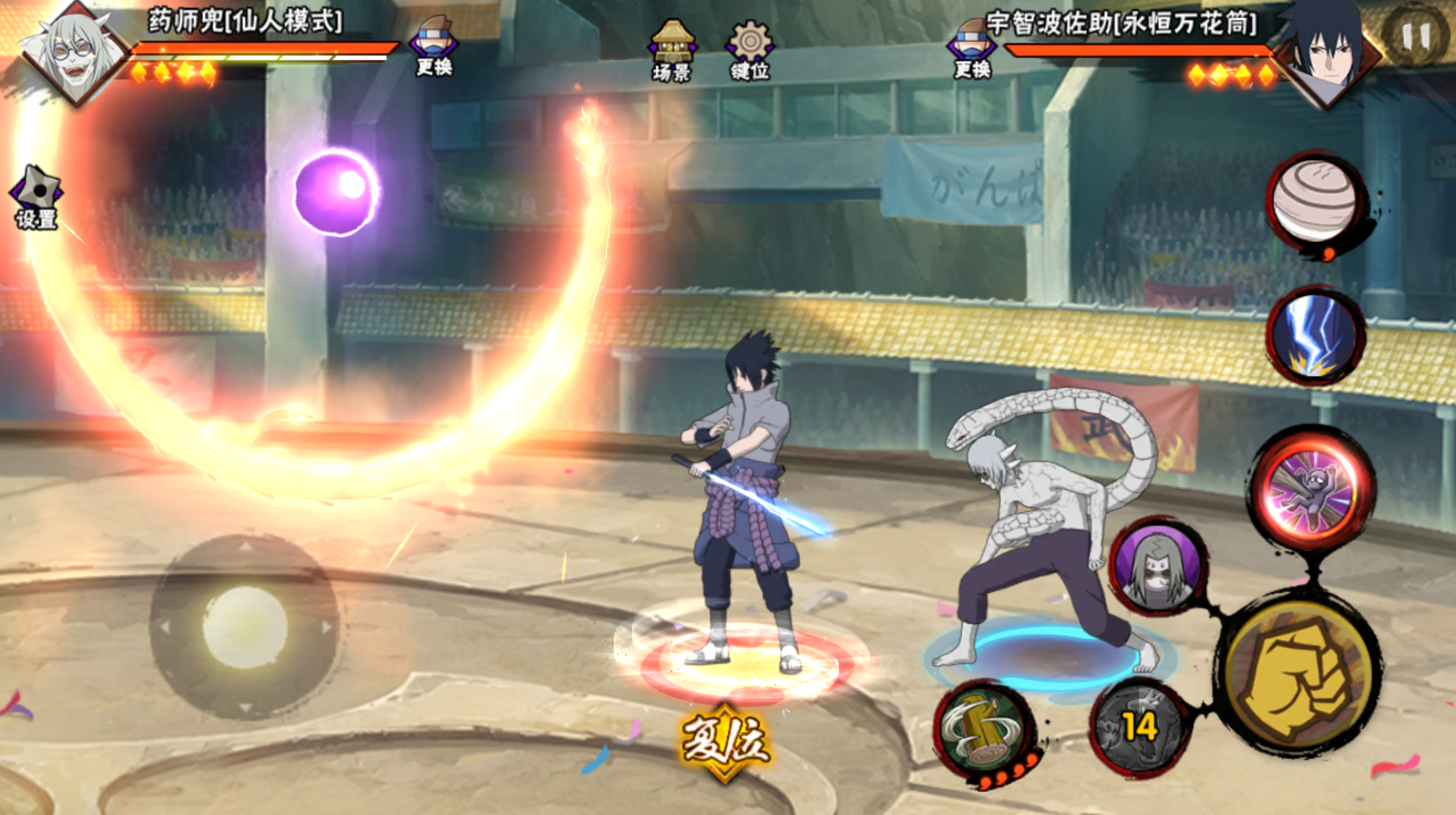
Task: Trigger the purple ultimate skill icon
Action: pyautogui.click(x=1311, y=490)
